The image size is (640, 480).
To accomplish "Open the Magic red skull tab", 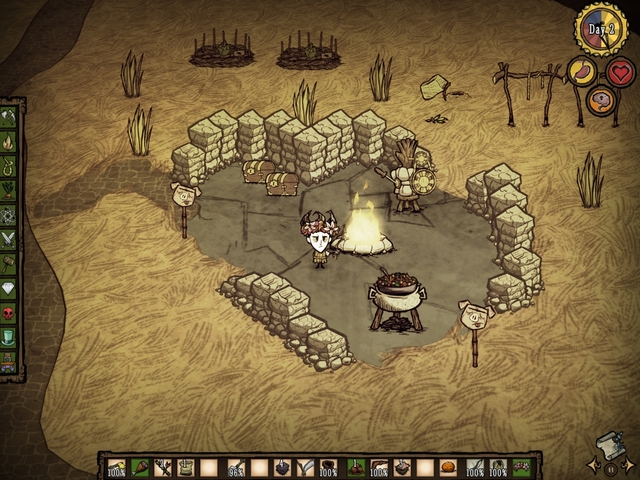I will point(12,311).
